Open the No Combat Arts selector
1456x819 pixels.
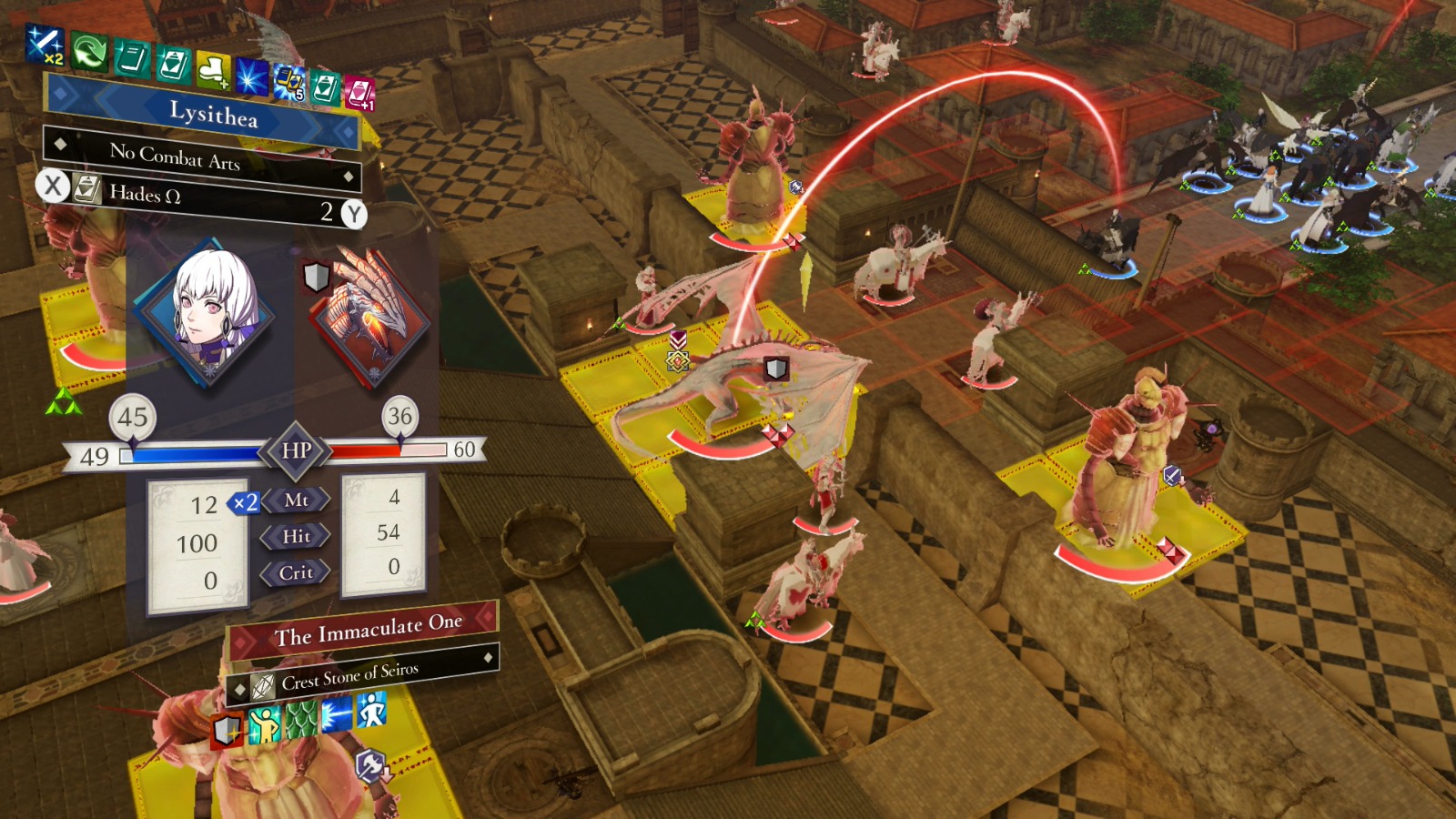(x=202, y=158)
